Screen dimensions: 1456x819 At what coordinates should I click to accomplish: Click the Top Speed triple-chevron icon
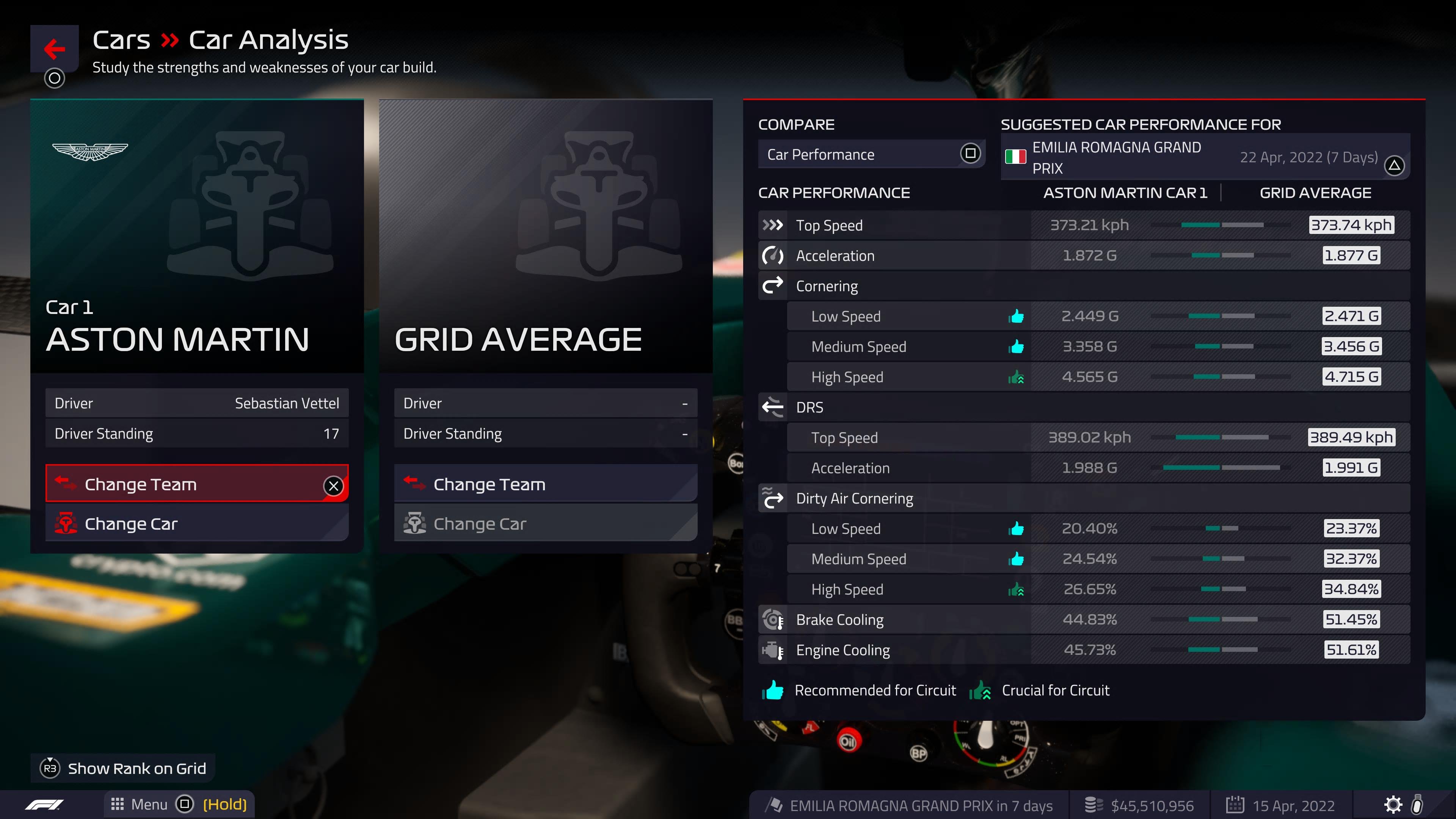772,224
